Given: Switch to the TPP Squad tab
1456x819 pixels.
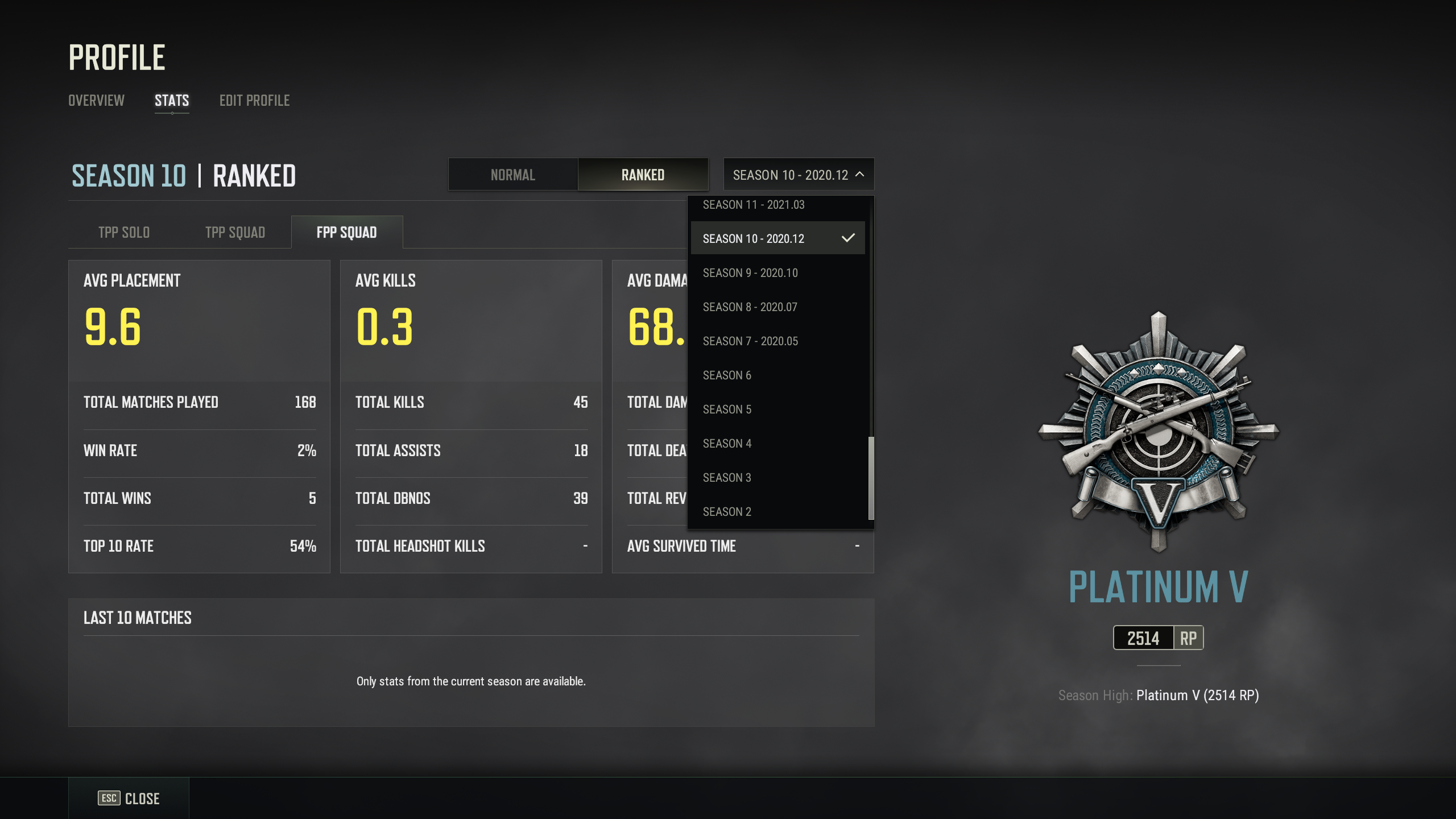Looking at the screenshot, I should click(x=235, y=233).
